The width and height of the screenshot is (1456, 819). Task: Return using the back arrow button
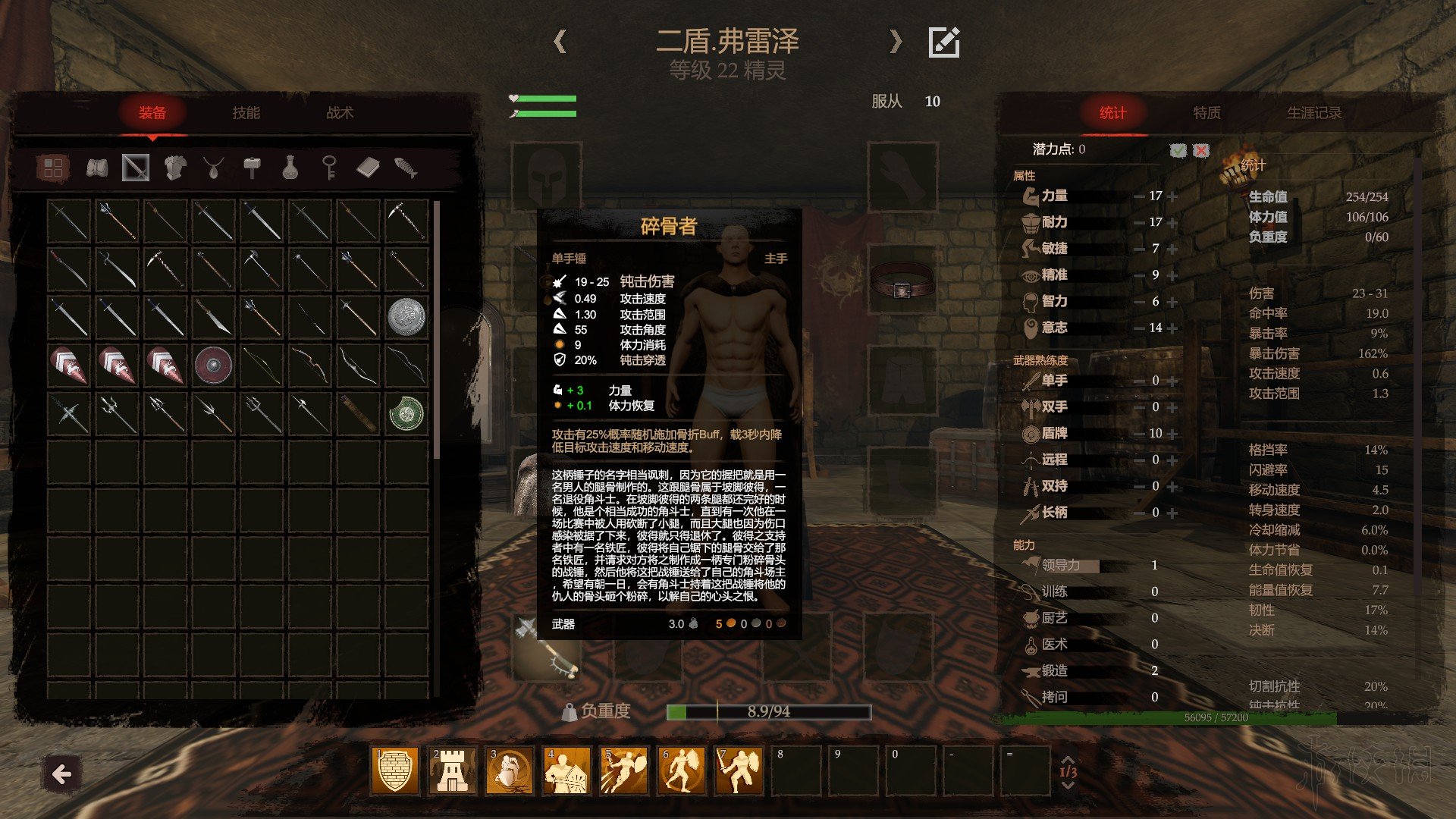(61, 774)
